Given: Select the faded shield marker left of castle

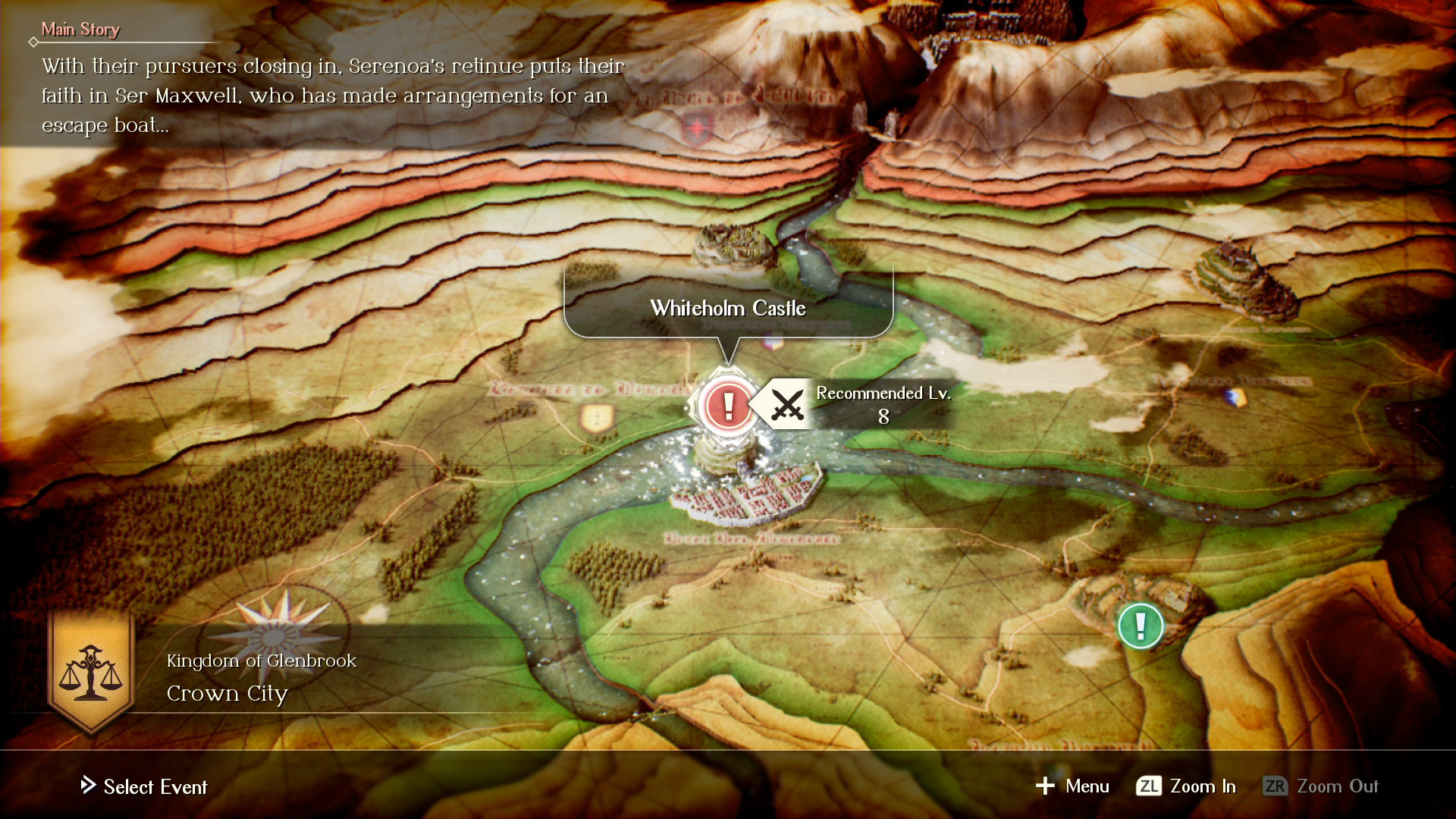Looking at the screenshot, I should coord(597,418).
